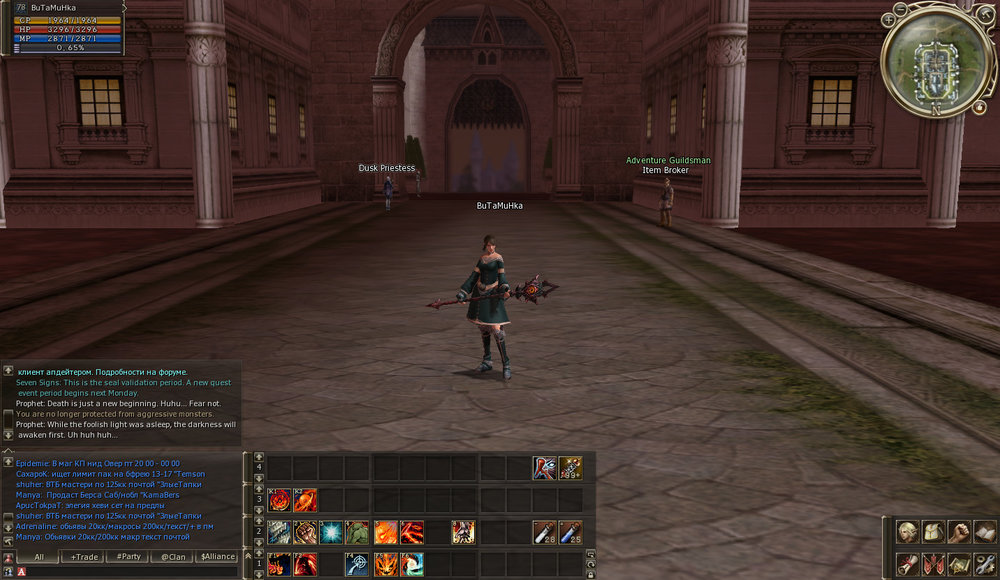The width and height of the screenshot is (1000, 580).
Task: Click the chat message input field
Action: coord(130,571)
